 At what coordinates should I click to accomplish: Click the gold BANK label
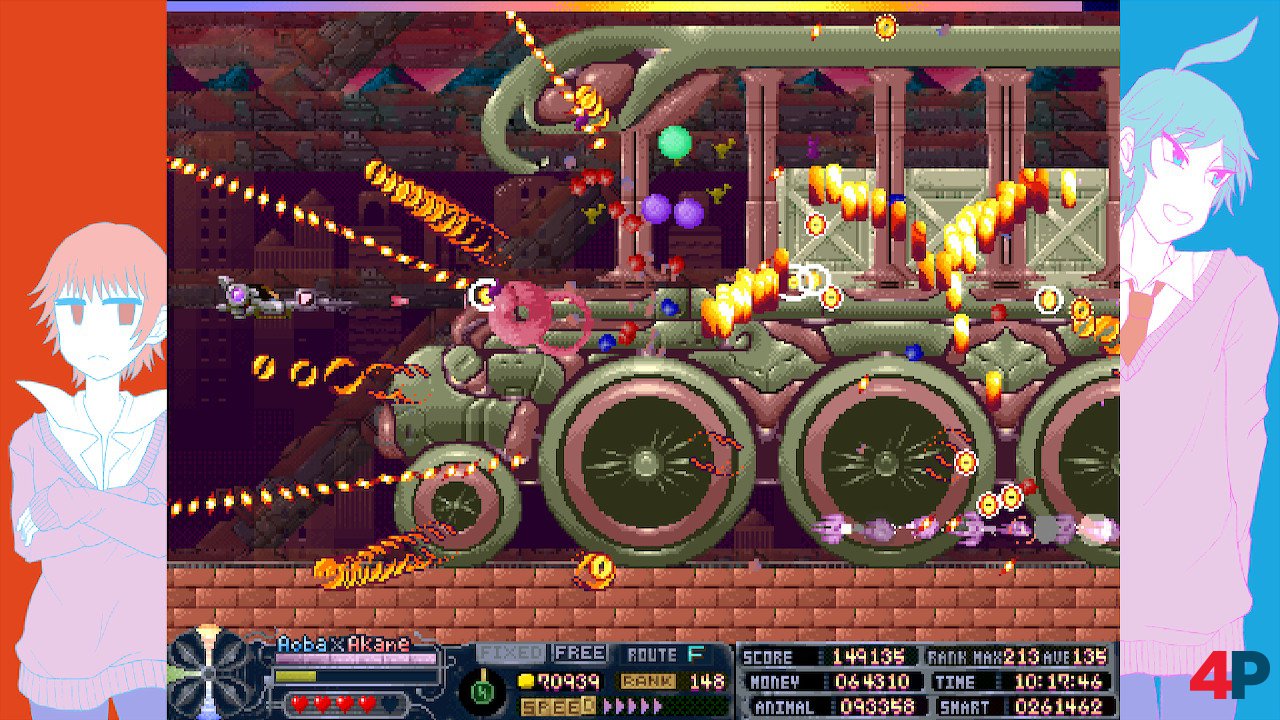pos(648,681)
